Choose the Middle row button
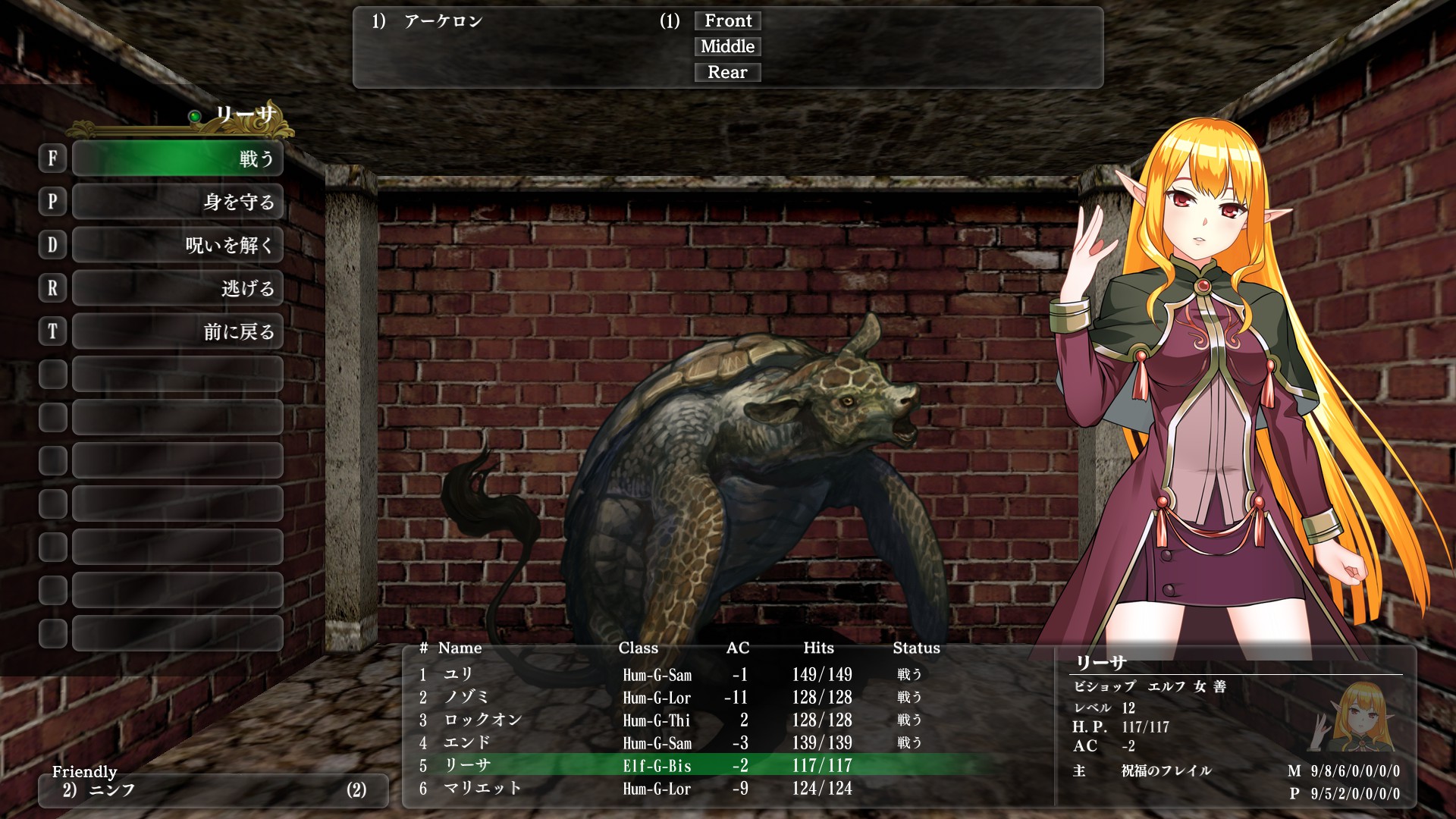Screen dimensions: 1456x819 (x=727, y=47)
